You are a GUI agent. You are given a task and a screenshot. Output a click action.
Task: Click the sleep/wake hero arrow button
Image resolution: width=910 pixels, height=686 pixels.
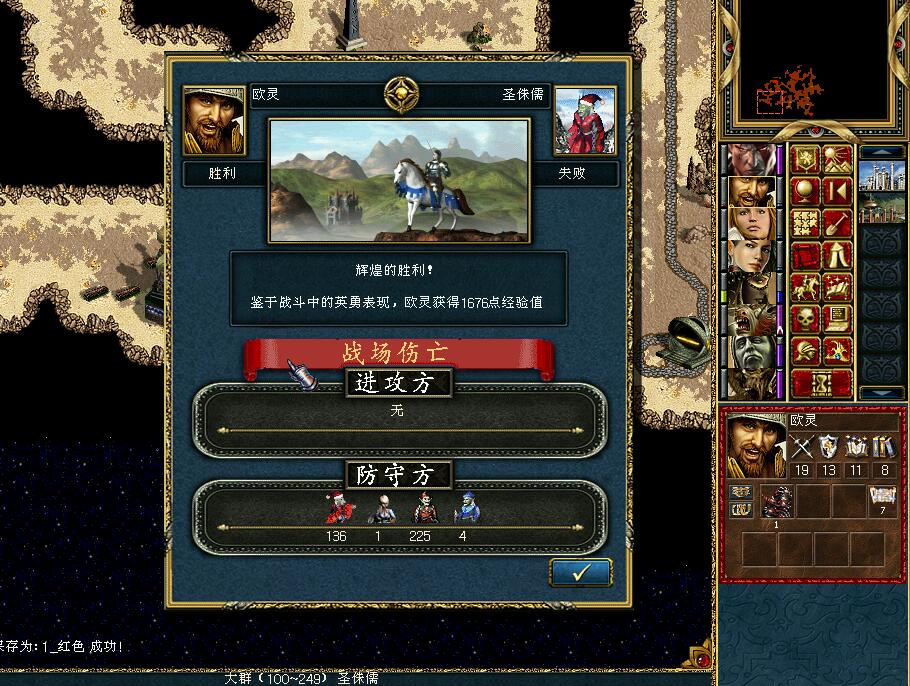point(837,191)
